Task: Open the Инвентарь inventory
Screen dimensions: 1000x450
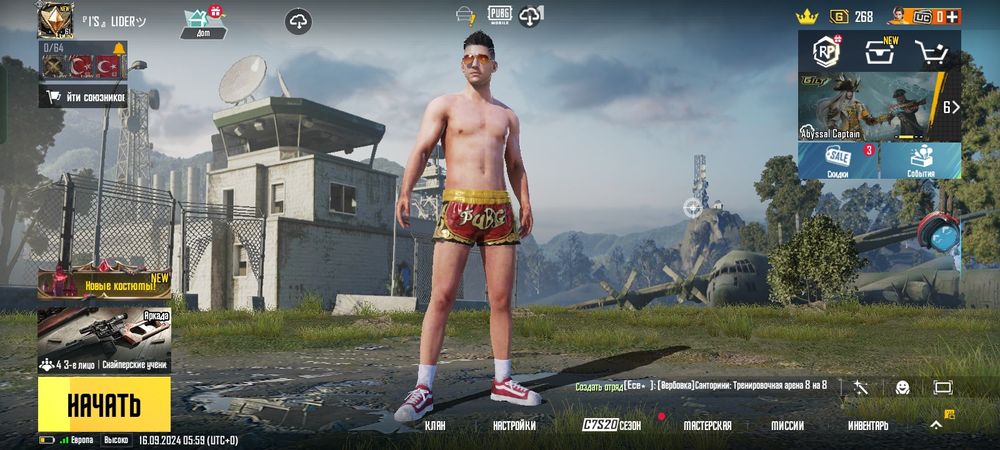Action: (x=868, y=426)
